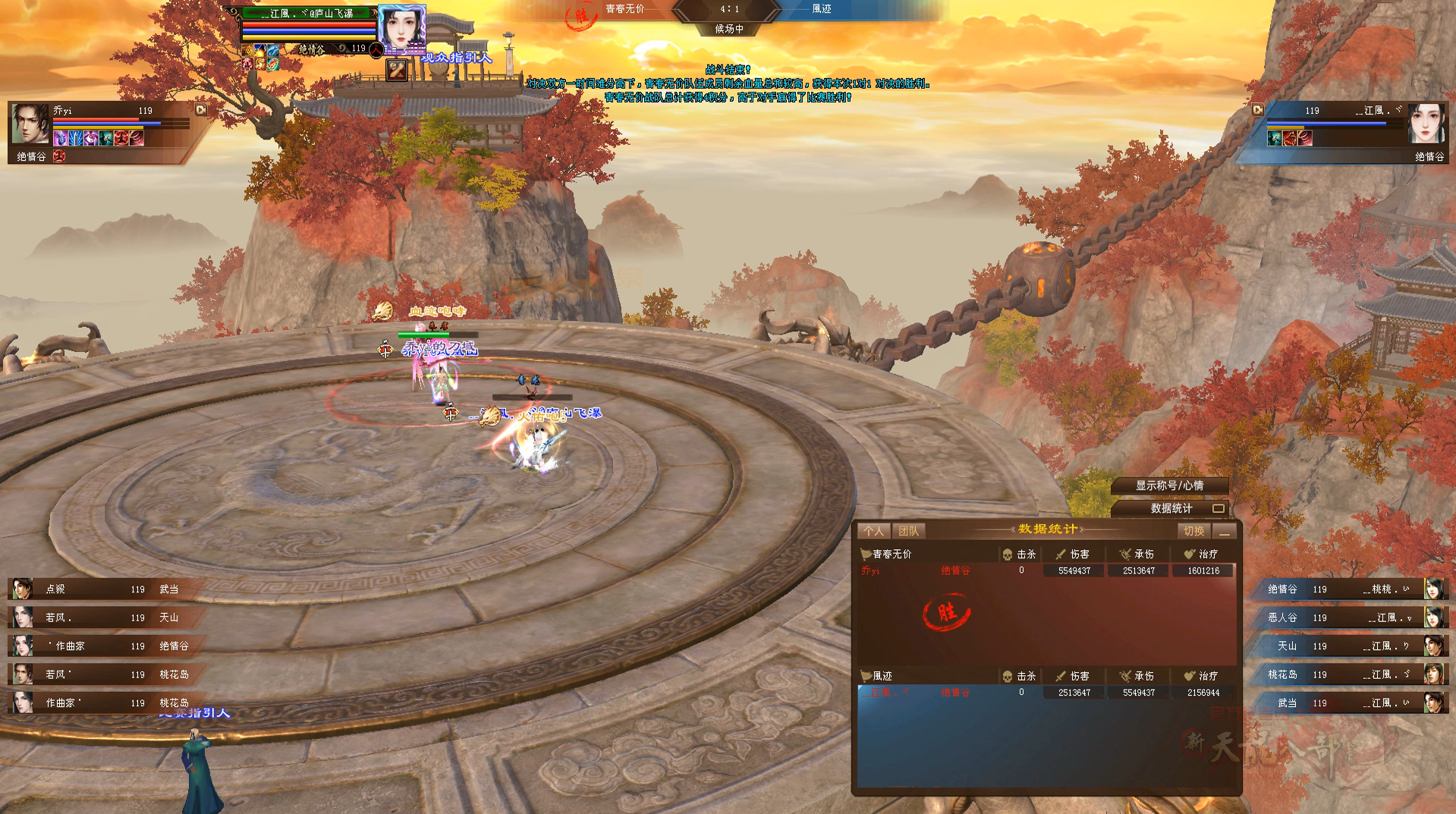
Task: Click 乔yi's portrait in the left fighter panel
Action: click(x=30, y=124)
